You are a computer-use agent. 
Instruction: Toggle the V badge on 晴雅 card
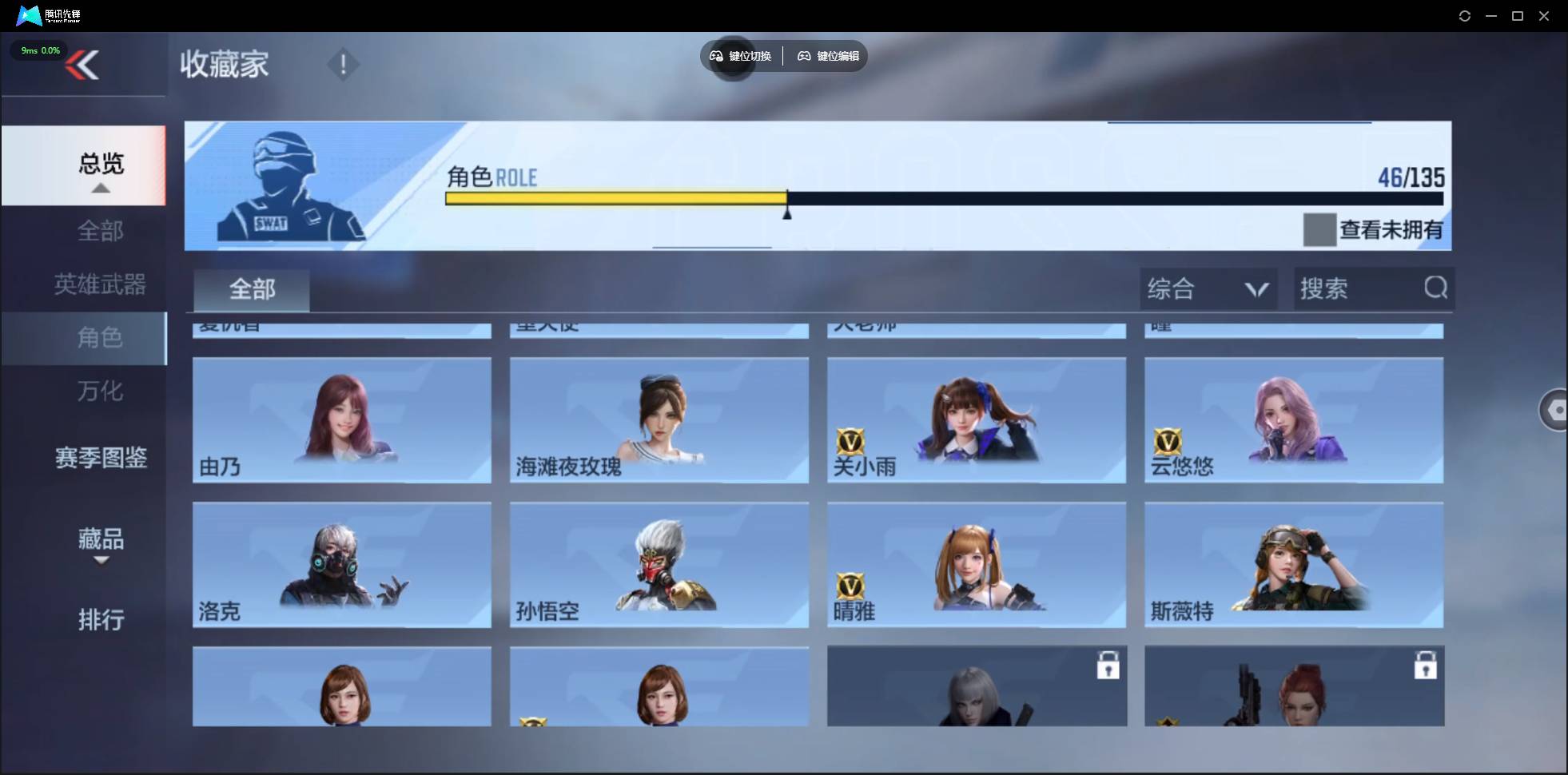pyautogui.click(x=851, y=586)
